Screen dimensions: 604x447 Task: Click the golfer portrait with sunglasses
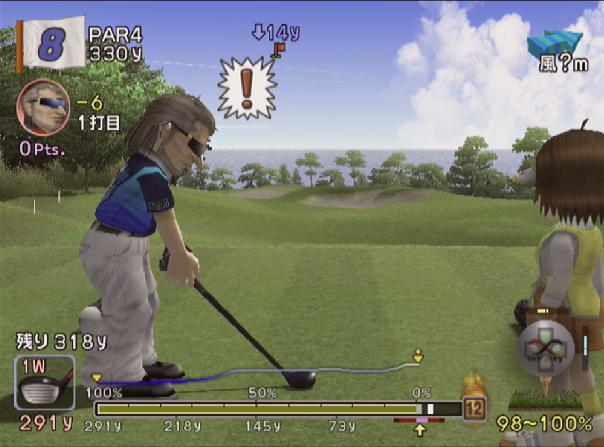[x=43, y=108]
